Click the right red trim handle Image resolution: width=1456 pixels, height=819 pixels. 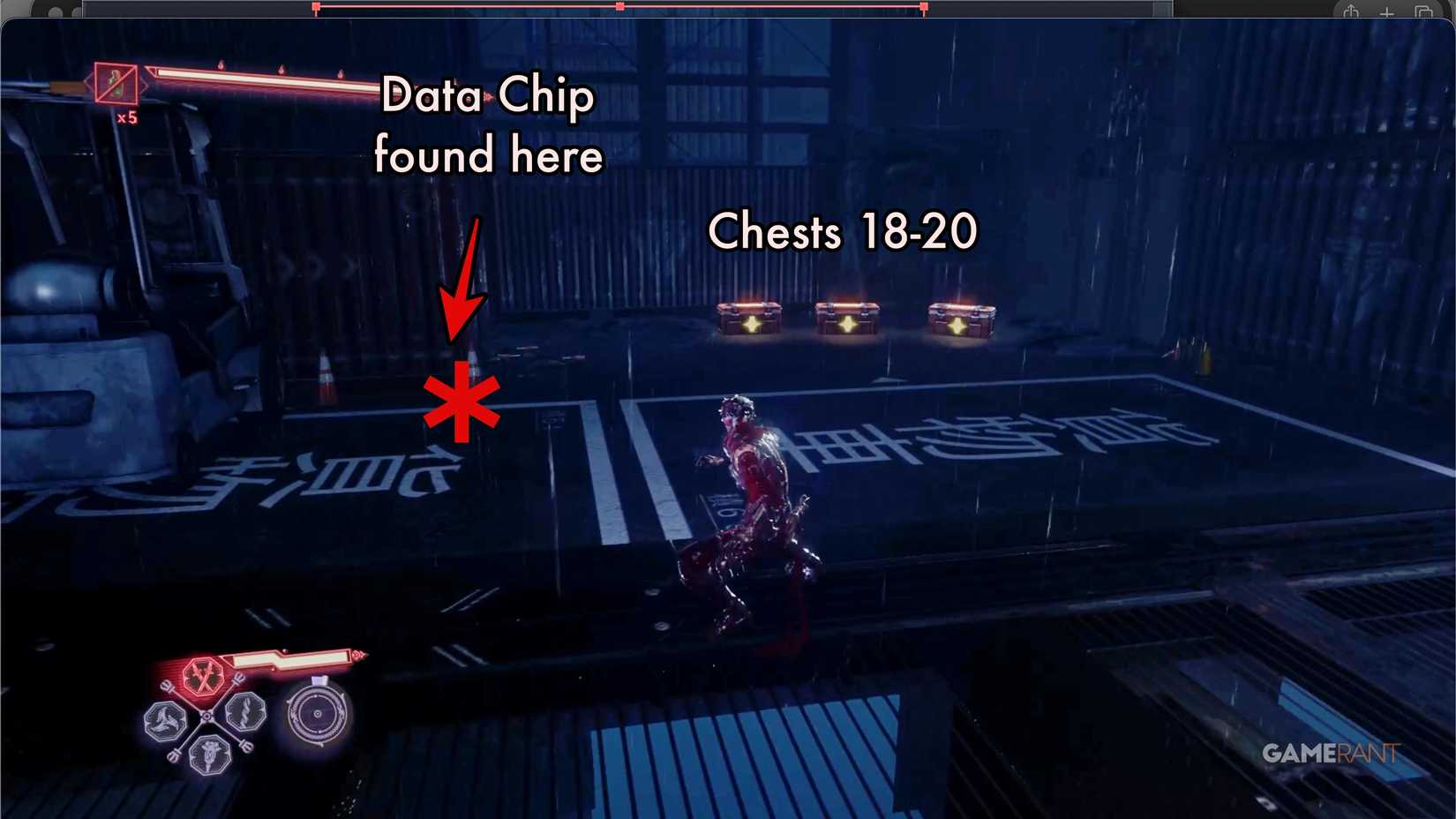click(925, 6)
